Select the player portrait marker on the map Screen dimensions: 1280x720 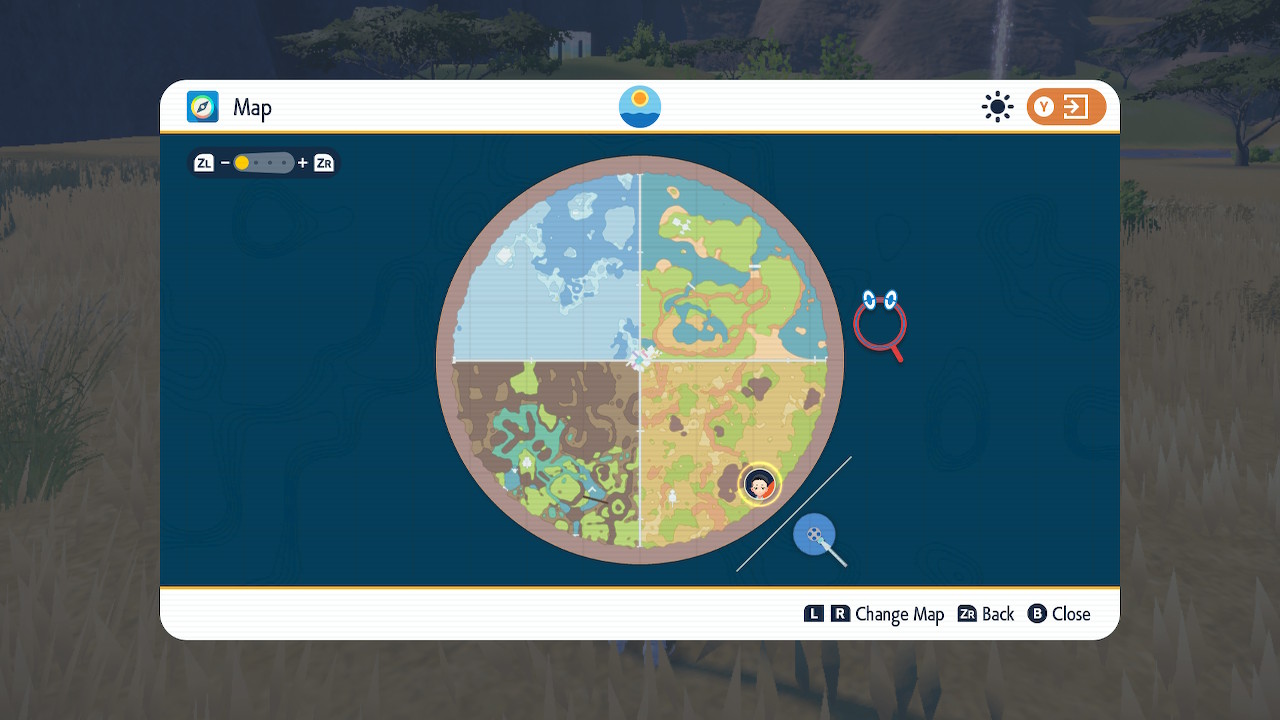[x=759, y=485]
